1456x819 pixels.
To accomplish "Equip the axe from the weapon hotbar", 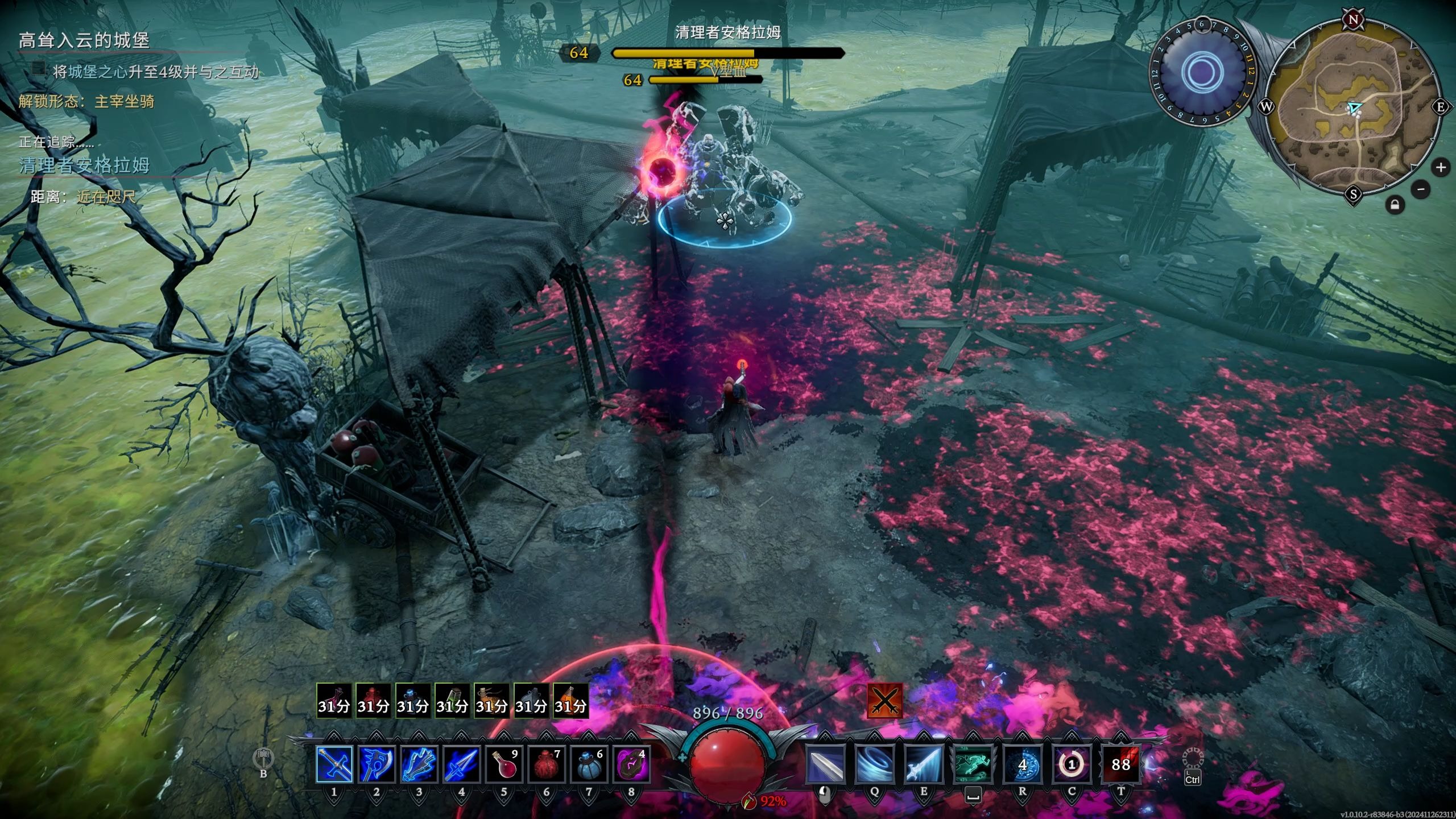I will point(377,764).
